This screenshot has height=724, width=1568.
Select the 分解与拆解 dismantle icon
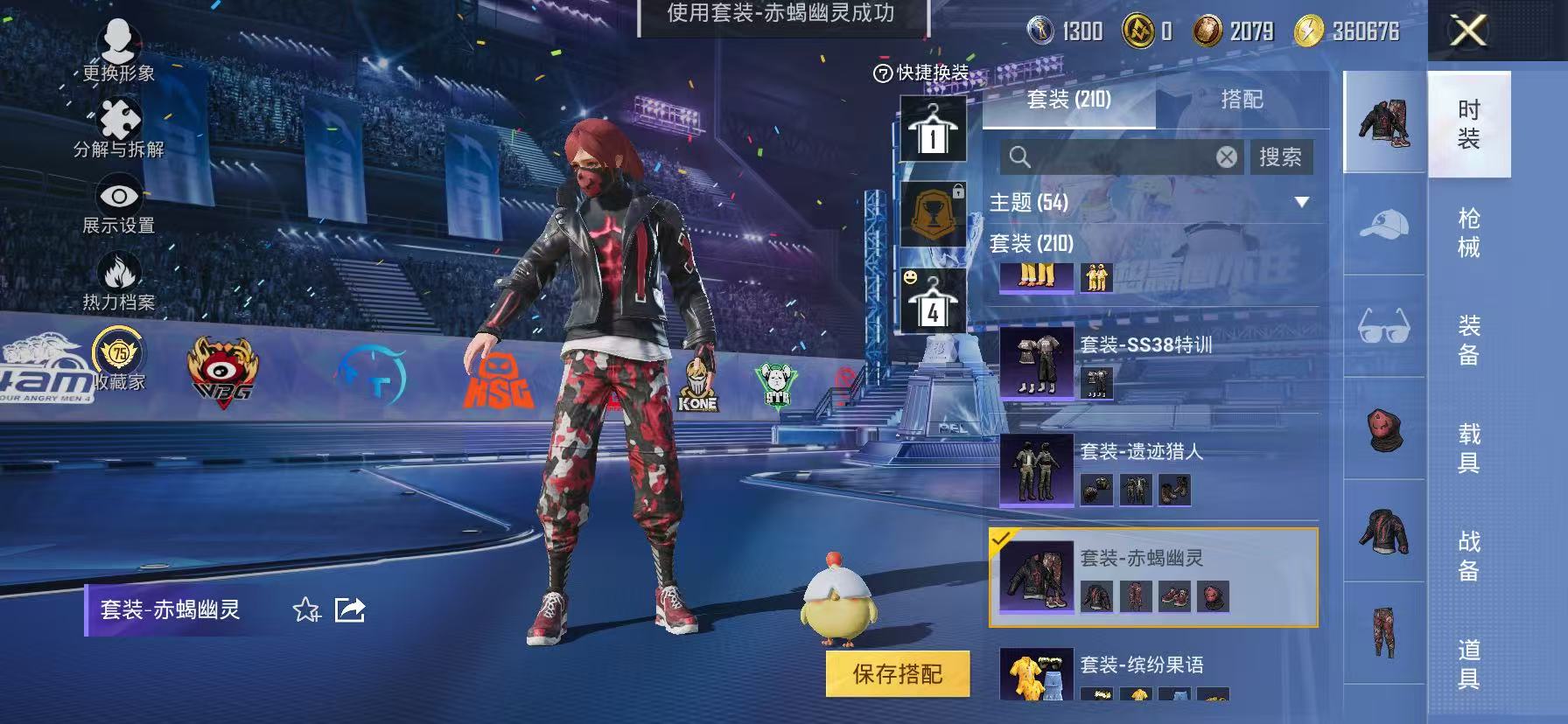pyautogui.click(x=120, y=118)
